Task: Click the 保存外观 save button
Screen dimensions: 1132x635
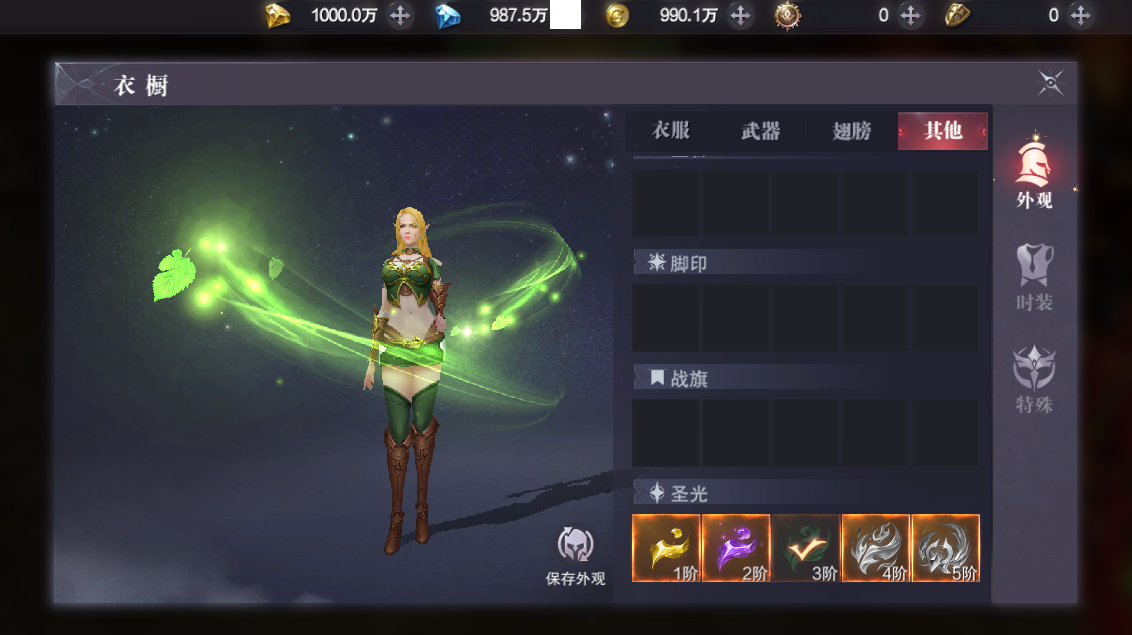Action: pos(575,555)
